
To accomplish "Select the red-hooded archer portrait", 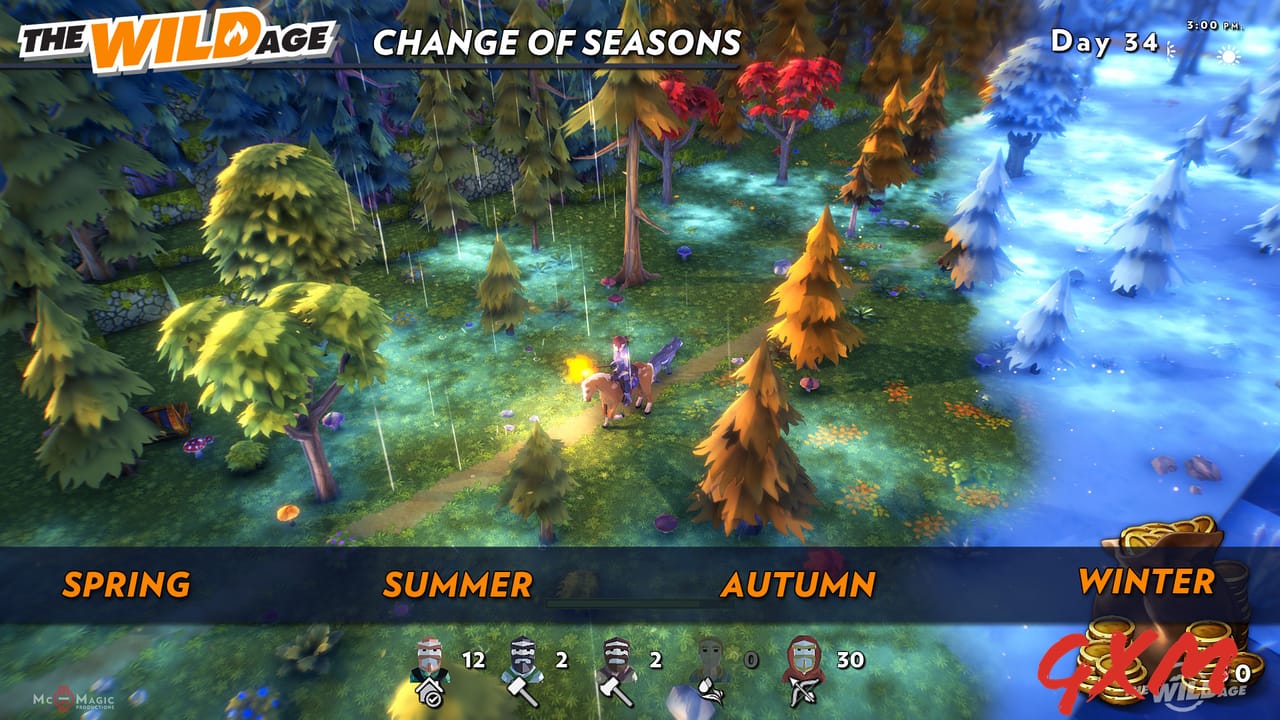I will [x=801, y=657].
